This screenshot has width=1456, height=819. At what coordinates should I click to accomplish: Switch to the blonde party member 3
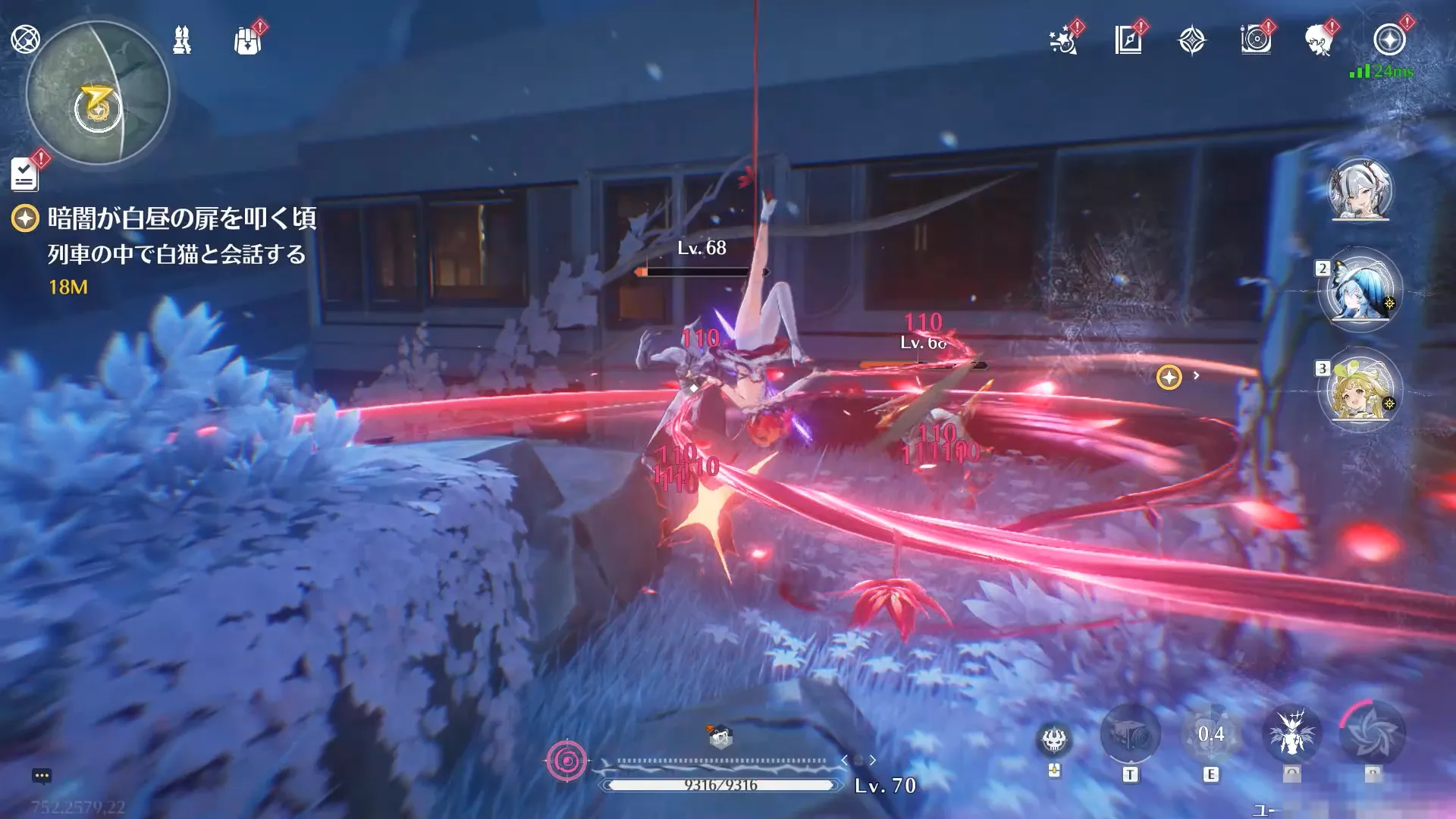click(x=1360, y=390)
